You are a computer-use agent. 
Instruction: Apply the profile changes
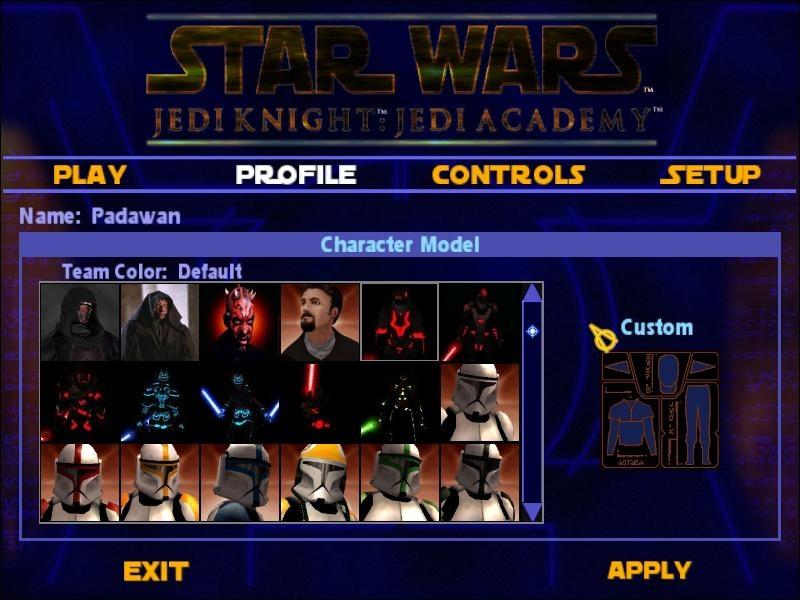click(649, 570)
